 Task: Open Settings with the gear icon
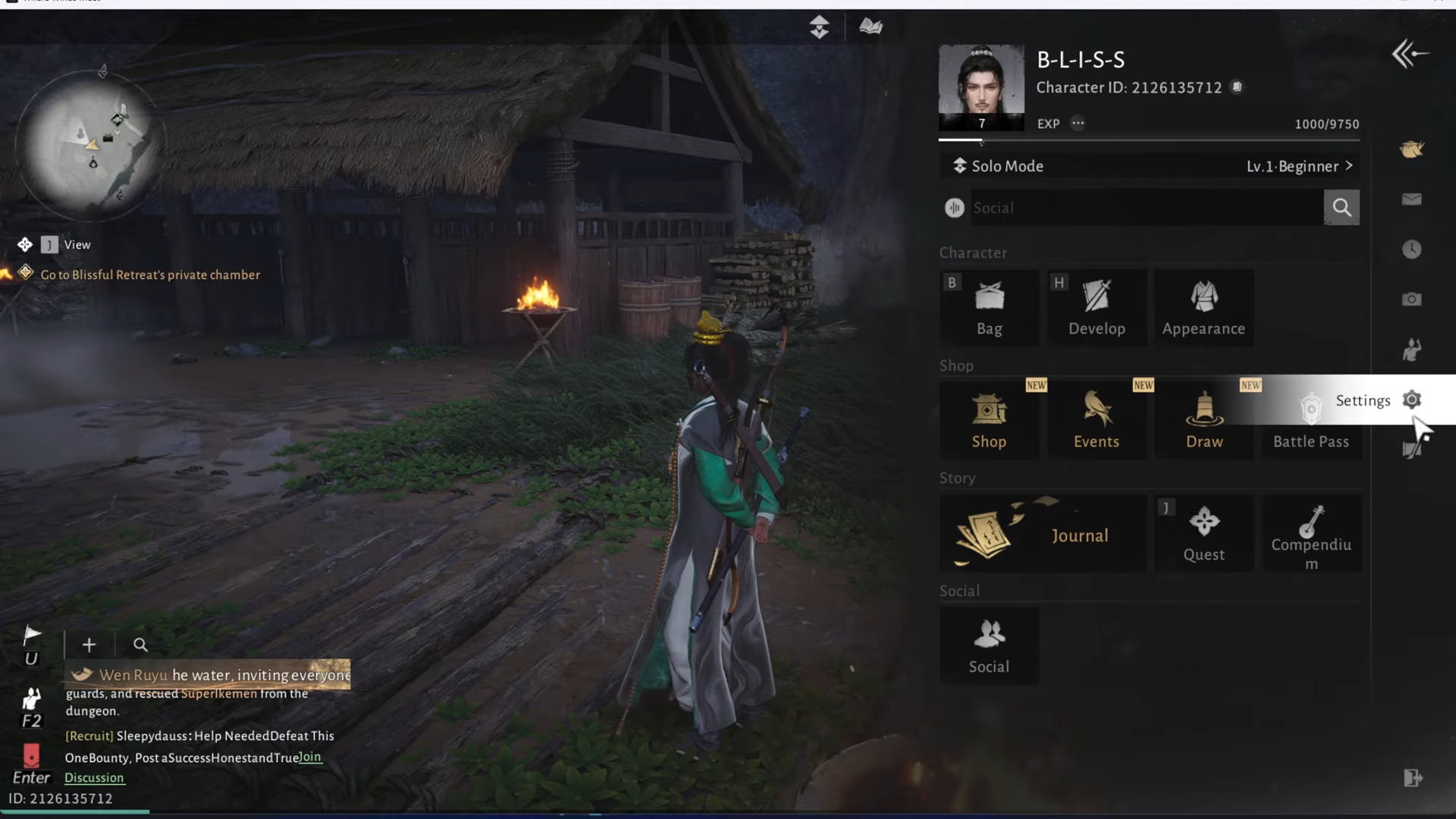pos(1411,400)
